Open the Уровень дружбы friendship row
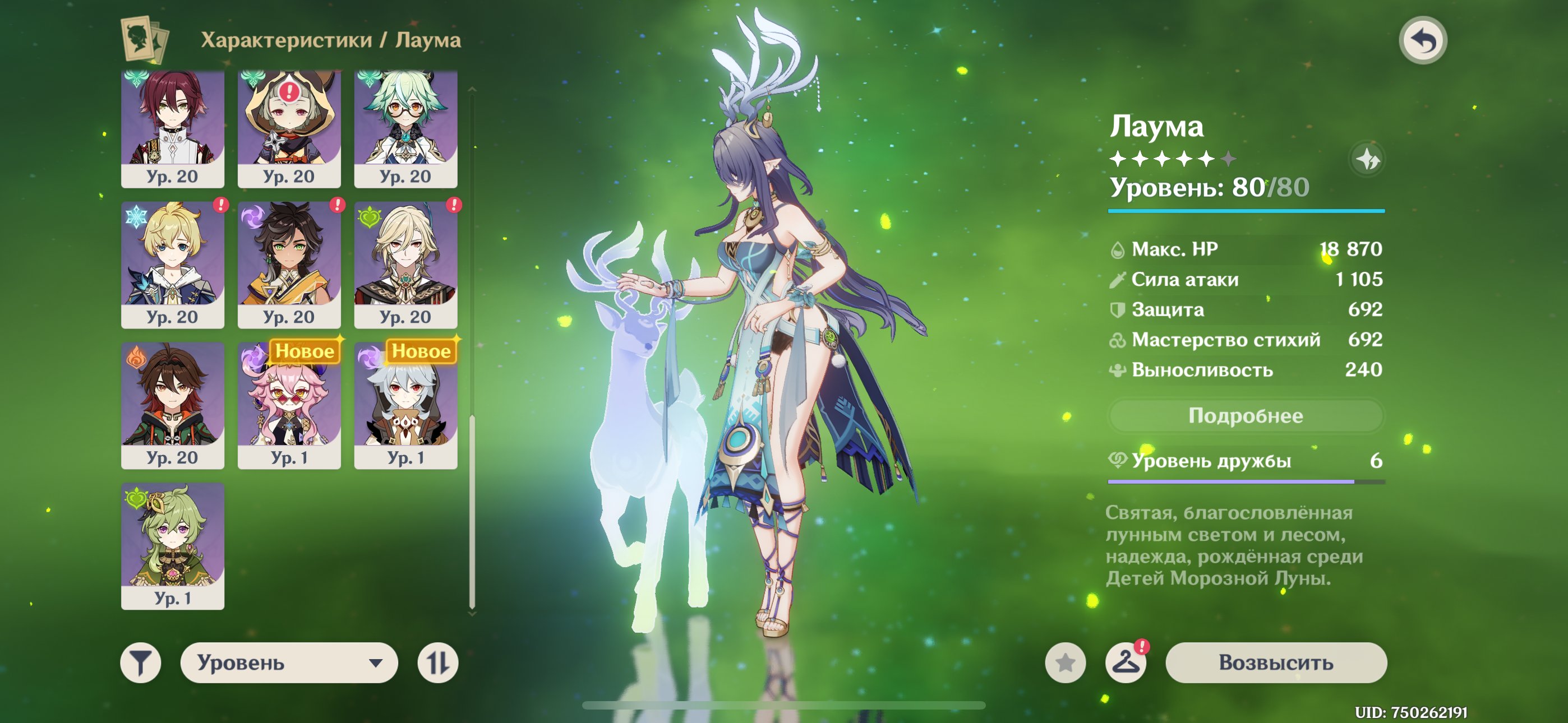 click(1246, 461)
